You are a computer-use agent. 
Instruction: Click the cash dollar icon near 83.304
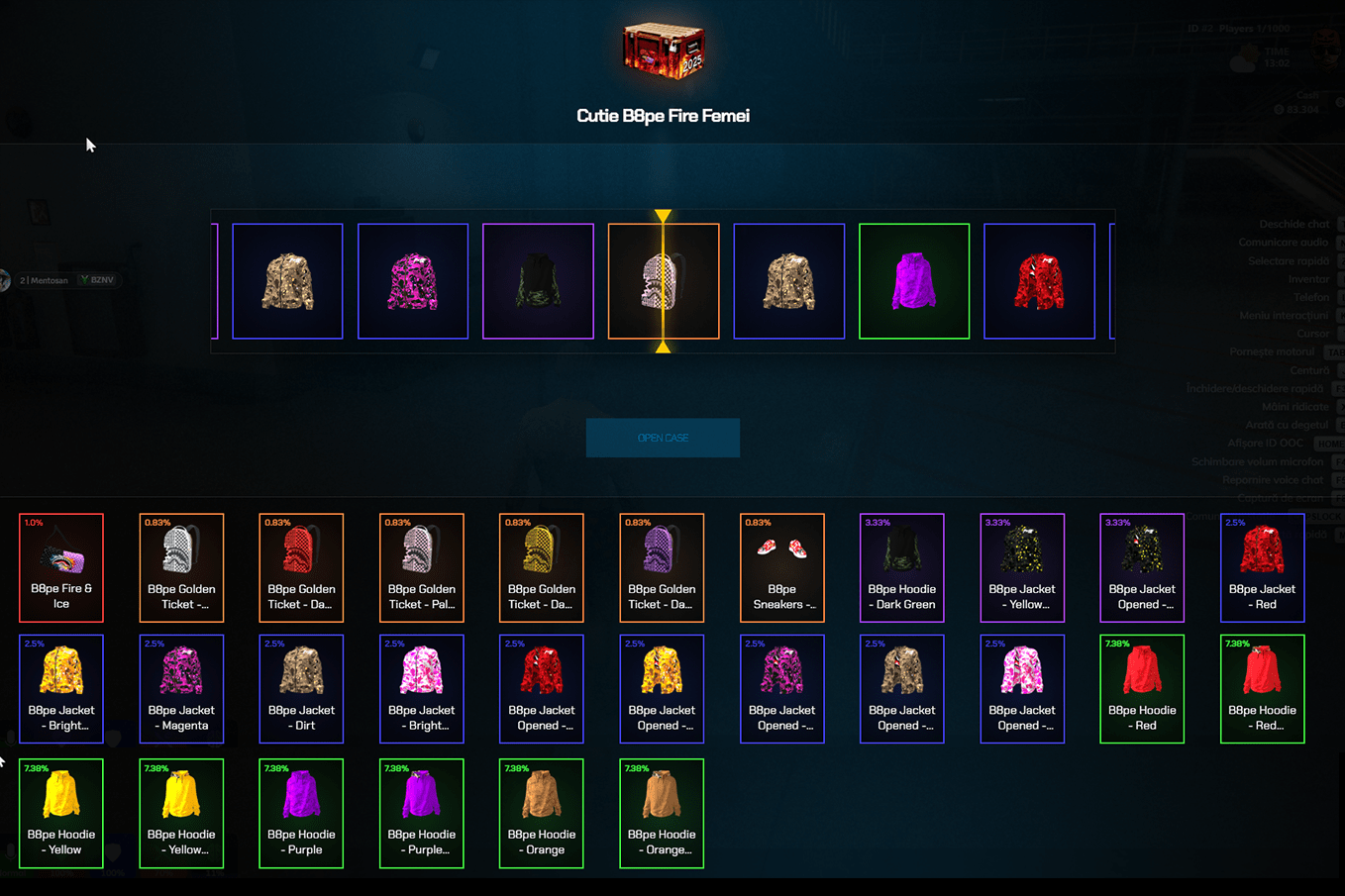click(1279, 110)
